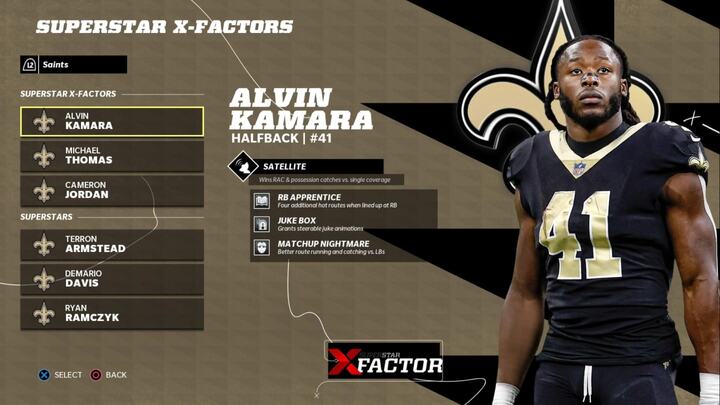Choose Michael Thomas from the list
The width and height of the screenshot is (720, 405).
coord(111,156)
